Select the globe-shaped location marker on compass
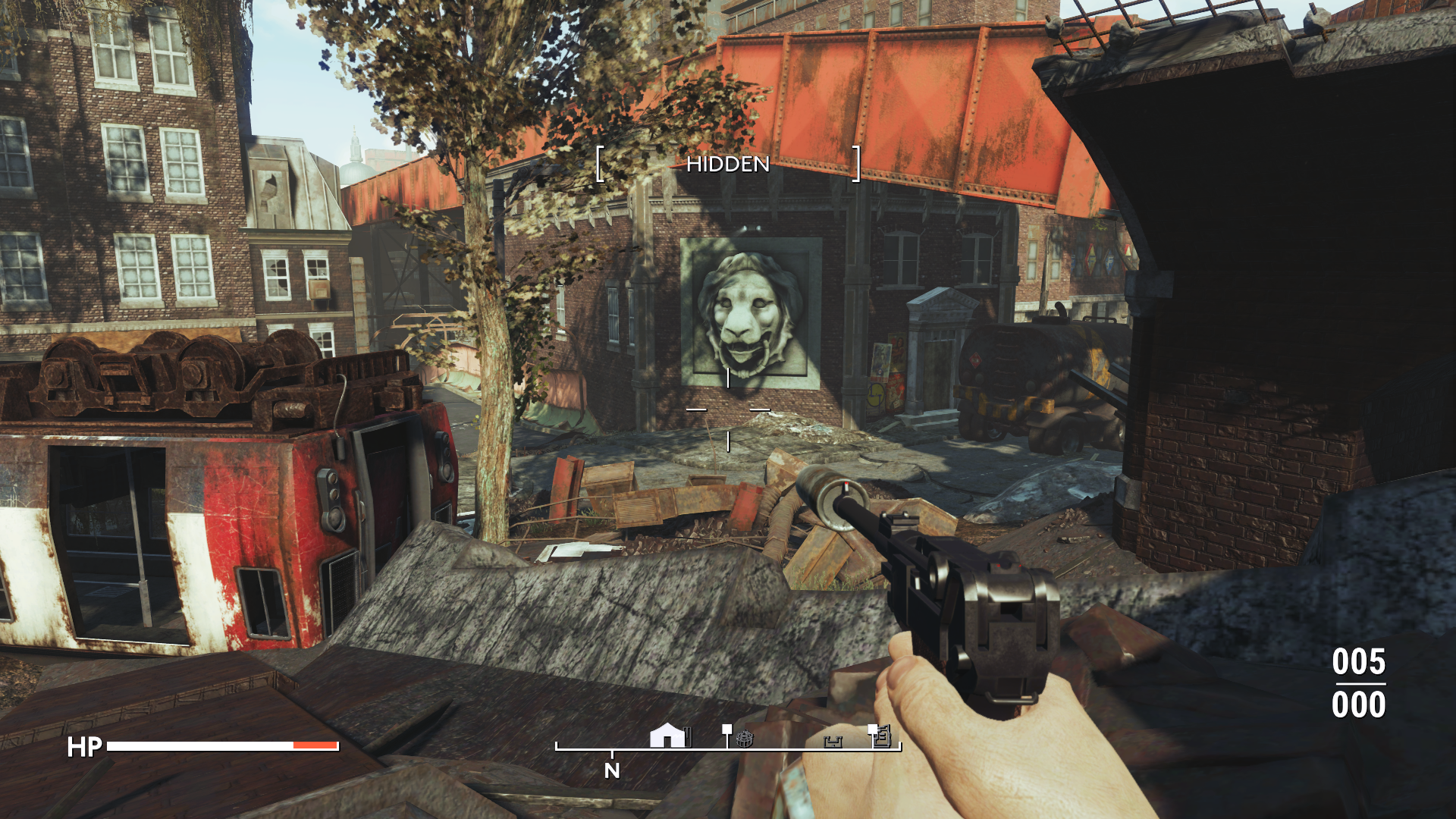This screenshot has width=1456, height=819. pos(745,738)
